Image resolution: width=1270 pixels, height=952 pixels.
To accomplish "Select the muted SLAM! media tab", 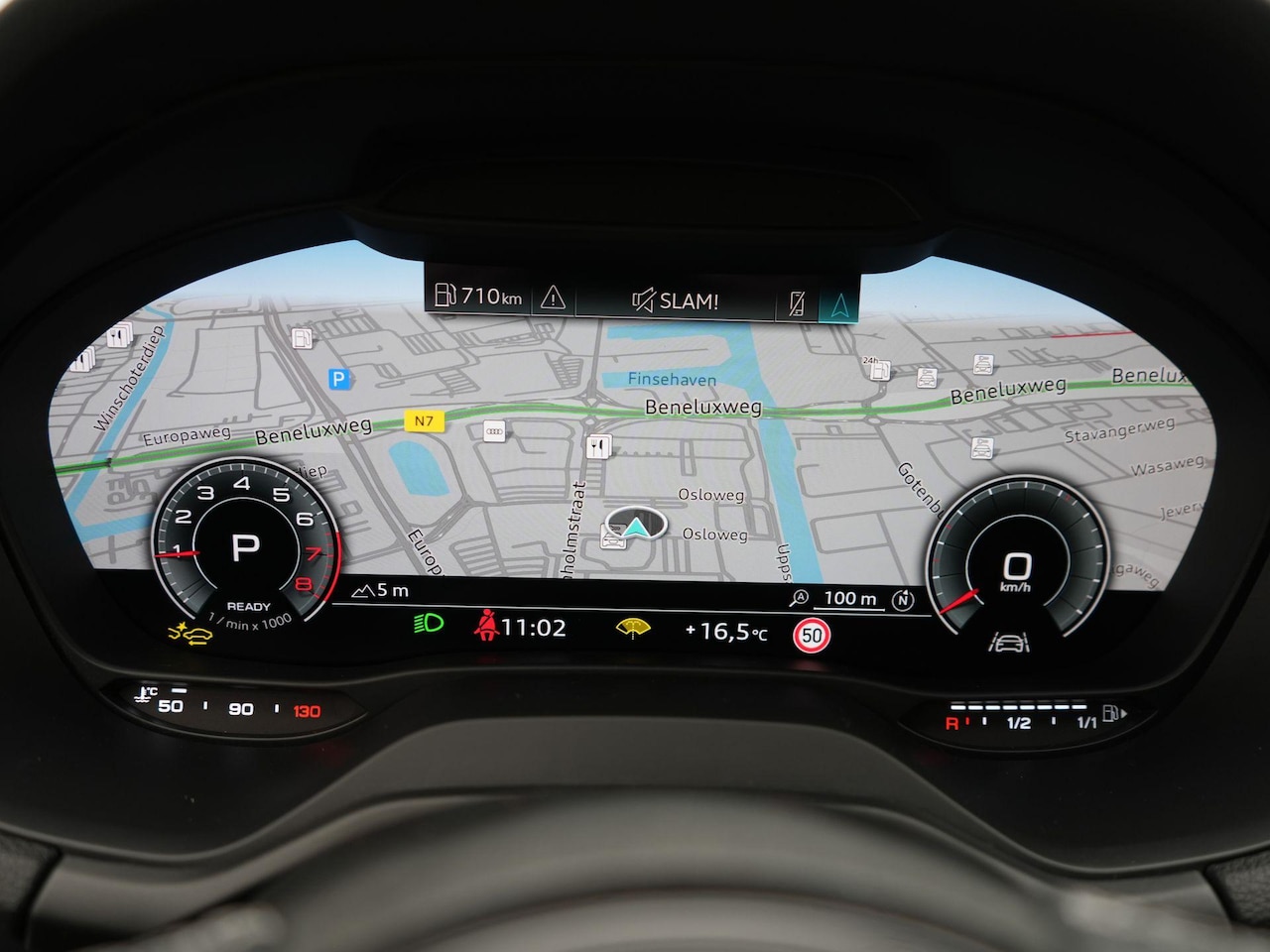I will coord(675,299).
